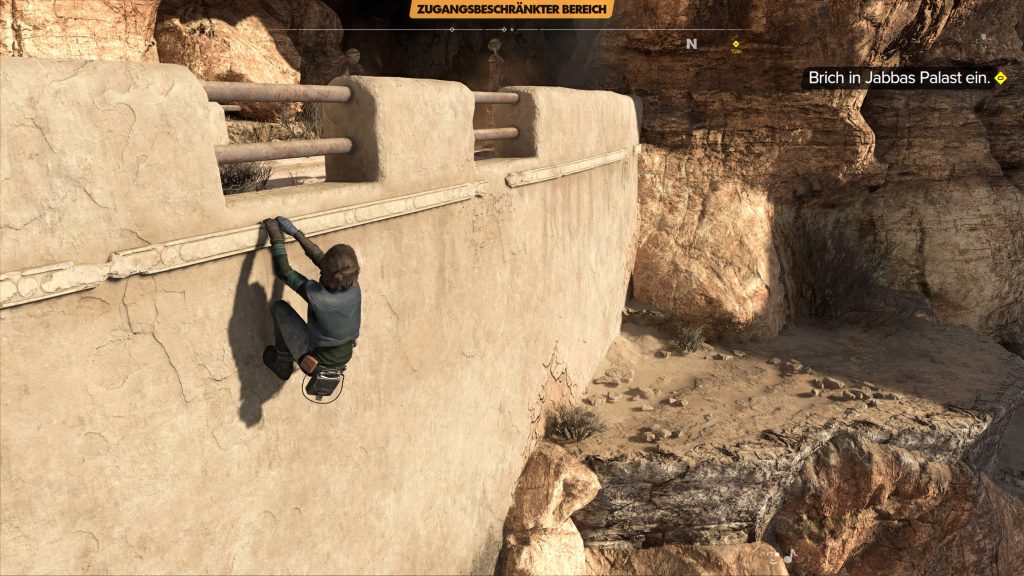The image size is (1024, 576).
Task: Click the North indicator on the compass
Action: [691, 44]
